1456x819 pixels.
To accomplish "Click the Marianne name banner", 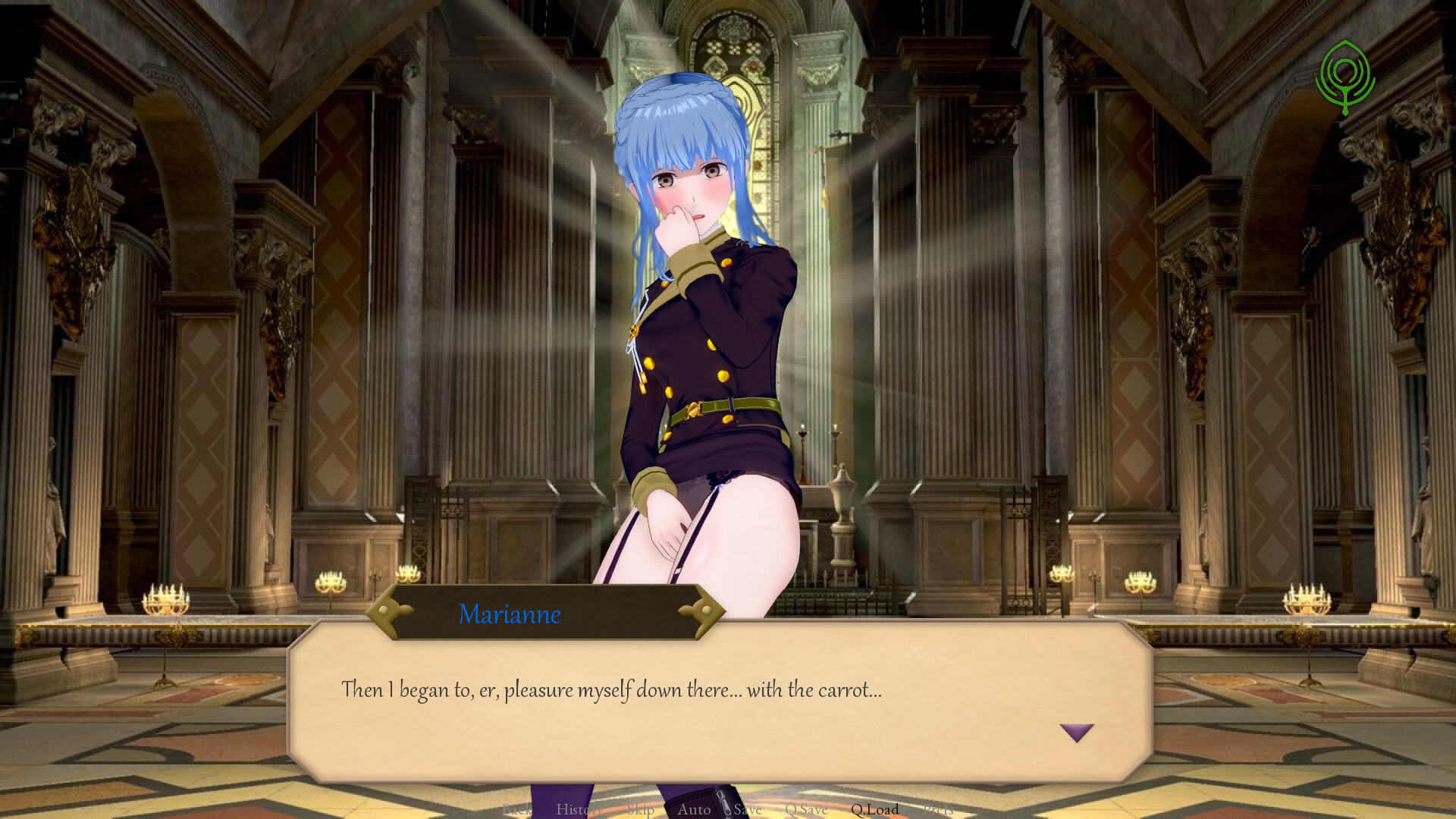I will click(510, 614).
